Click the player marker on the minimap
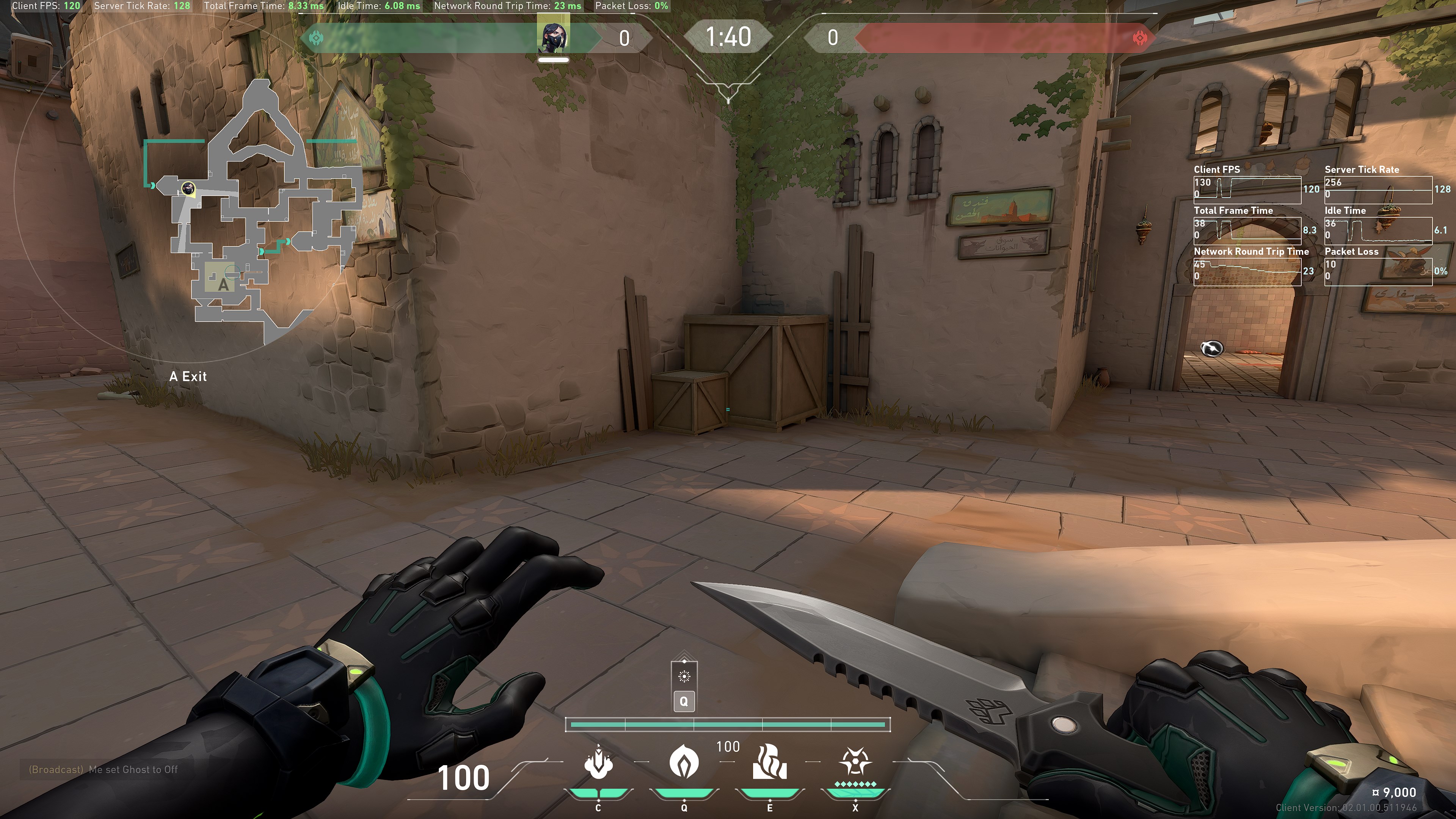This screenshot has width=1456, height=819. point(188,188)
